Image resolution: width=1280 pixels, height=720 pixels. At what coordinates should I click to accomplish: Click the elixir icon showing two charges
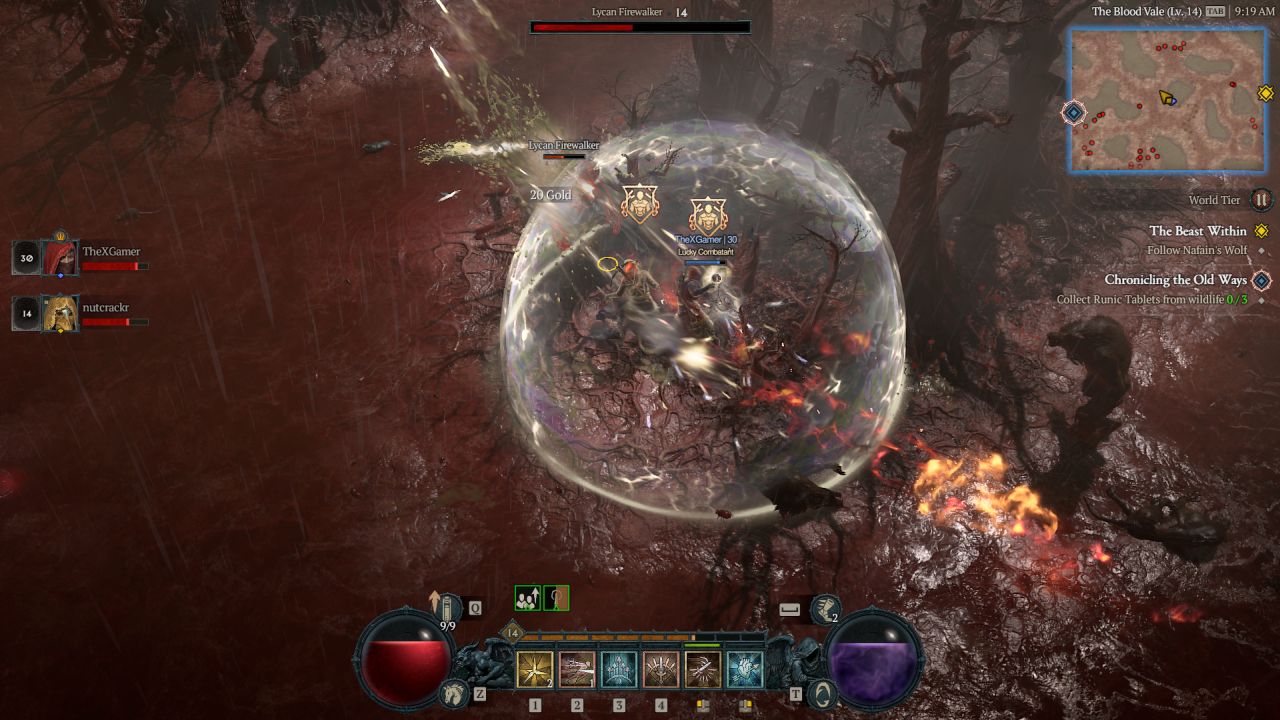(x=824, y=610)
